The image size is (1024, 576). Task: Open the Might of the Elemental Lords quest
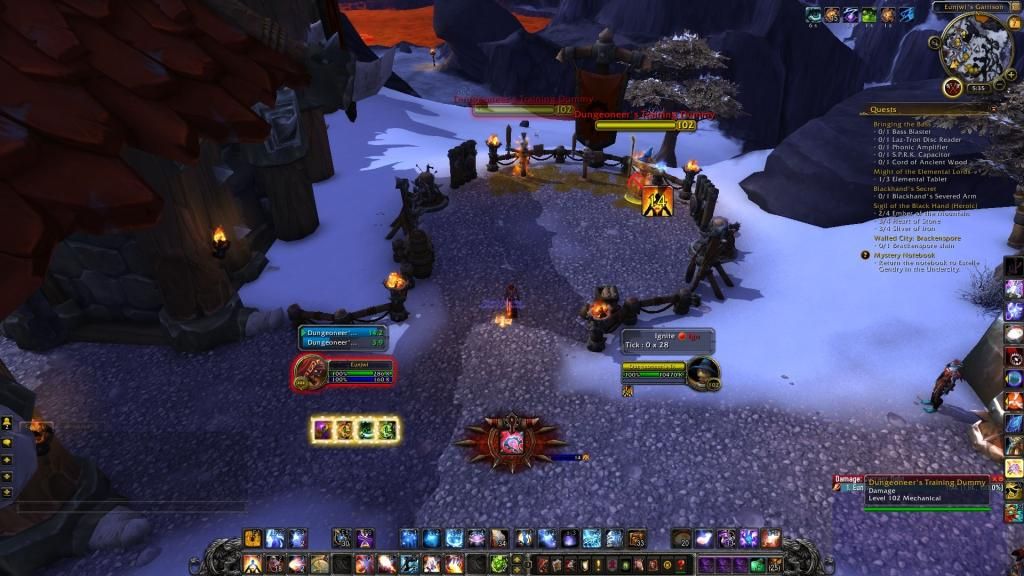tap(920, 171)
